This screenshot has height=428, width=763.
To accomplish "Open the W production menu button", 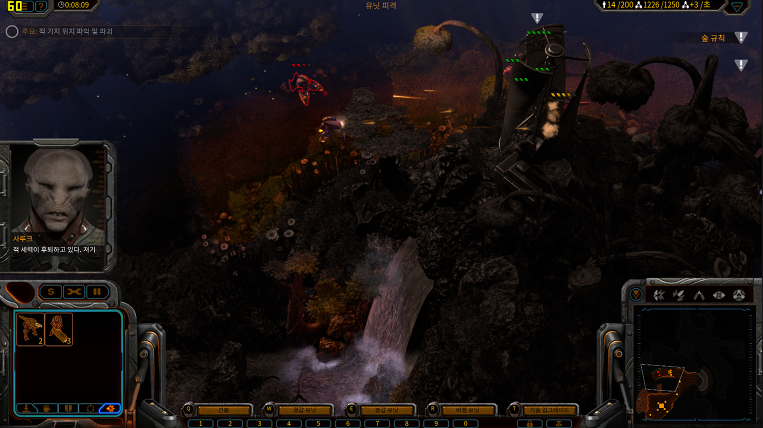I will click(299, 410).
